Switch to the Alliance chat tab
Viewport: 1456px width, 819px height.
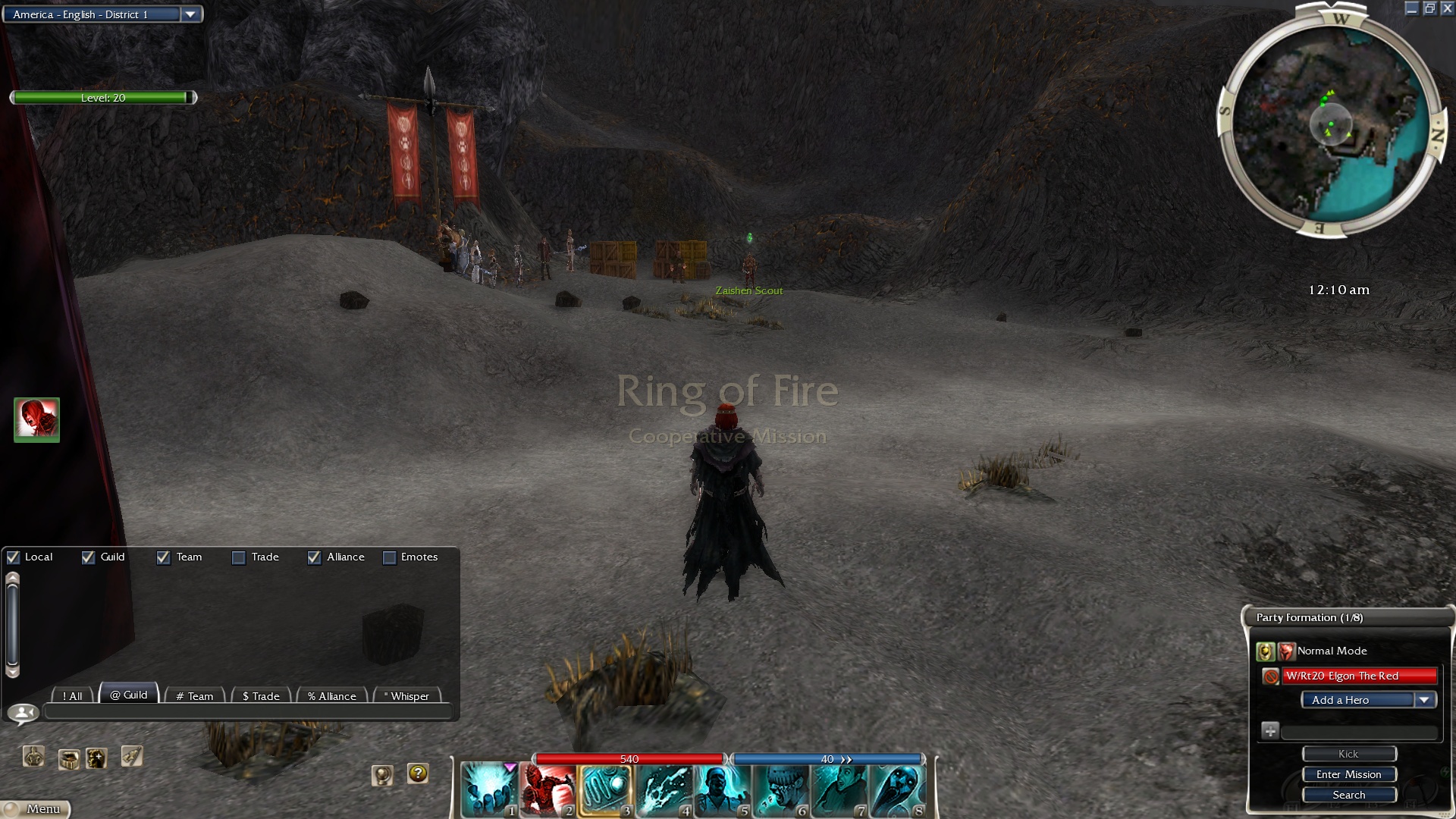click(x=332, y=695)
